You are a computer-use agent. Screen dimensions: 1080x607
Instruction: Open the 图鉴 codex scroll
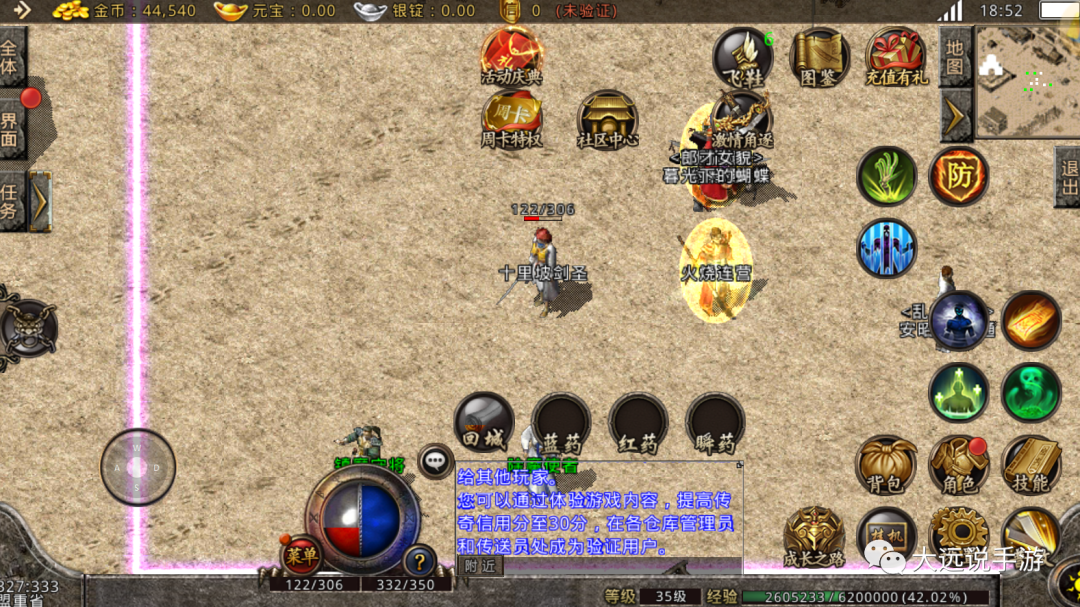pos(819,55)
